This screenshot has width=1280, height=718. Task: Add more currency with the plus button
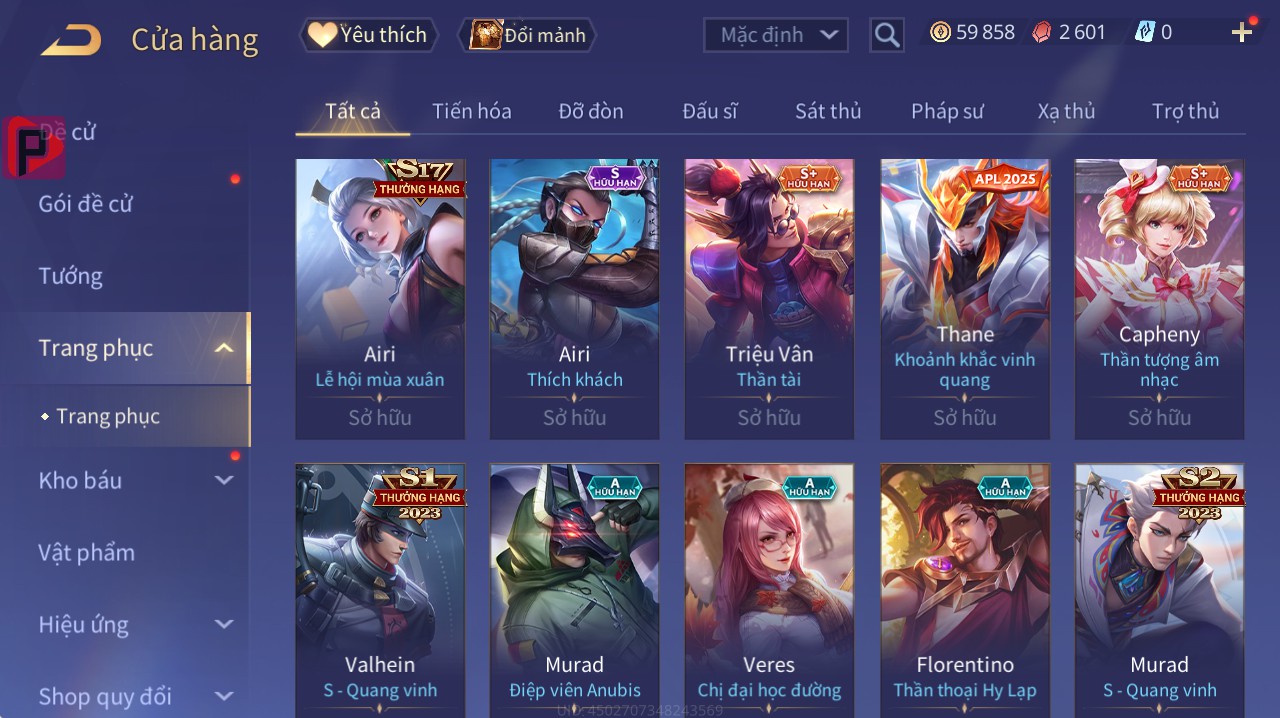coord(1242,33)
